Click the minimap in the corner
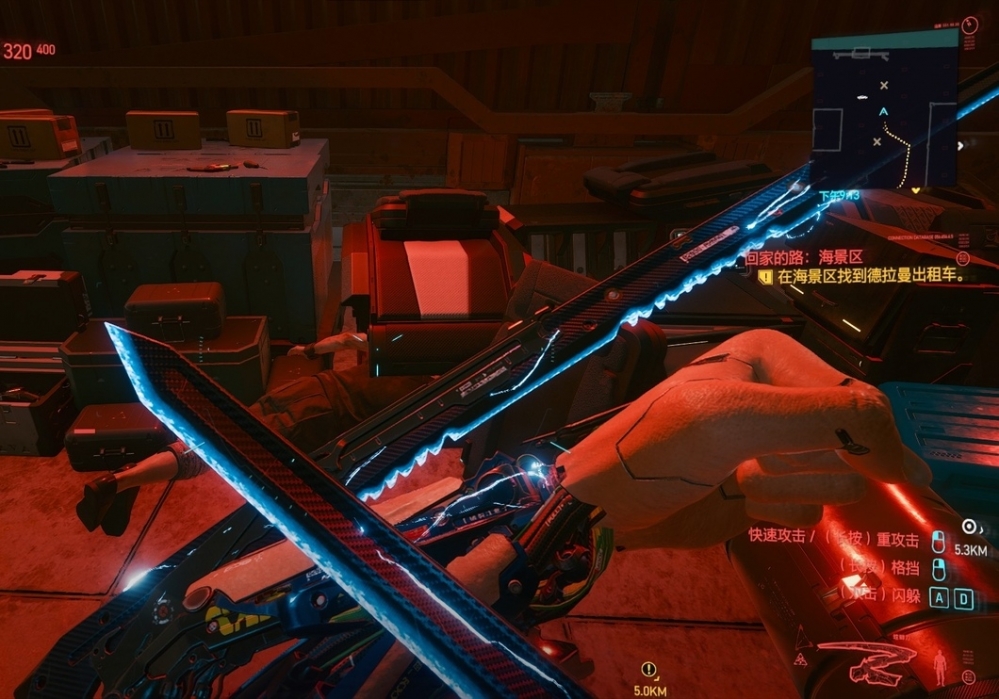 (x=884, y=108)
